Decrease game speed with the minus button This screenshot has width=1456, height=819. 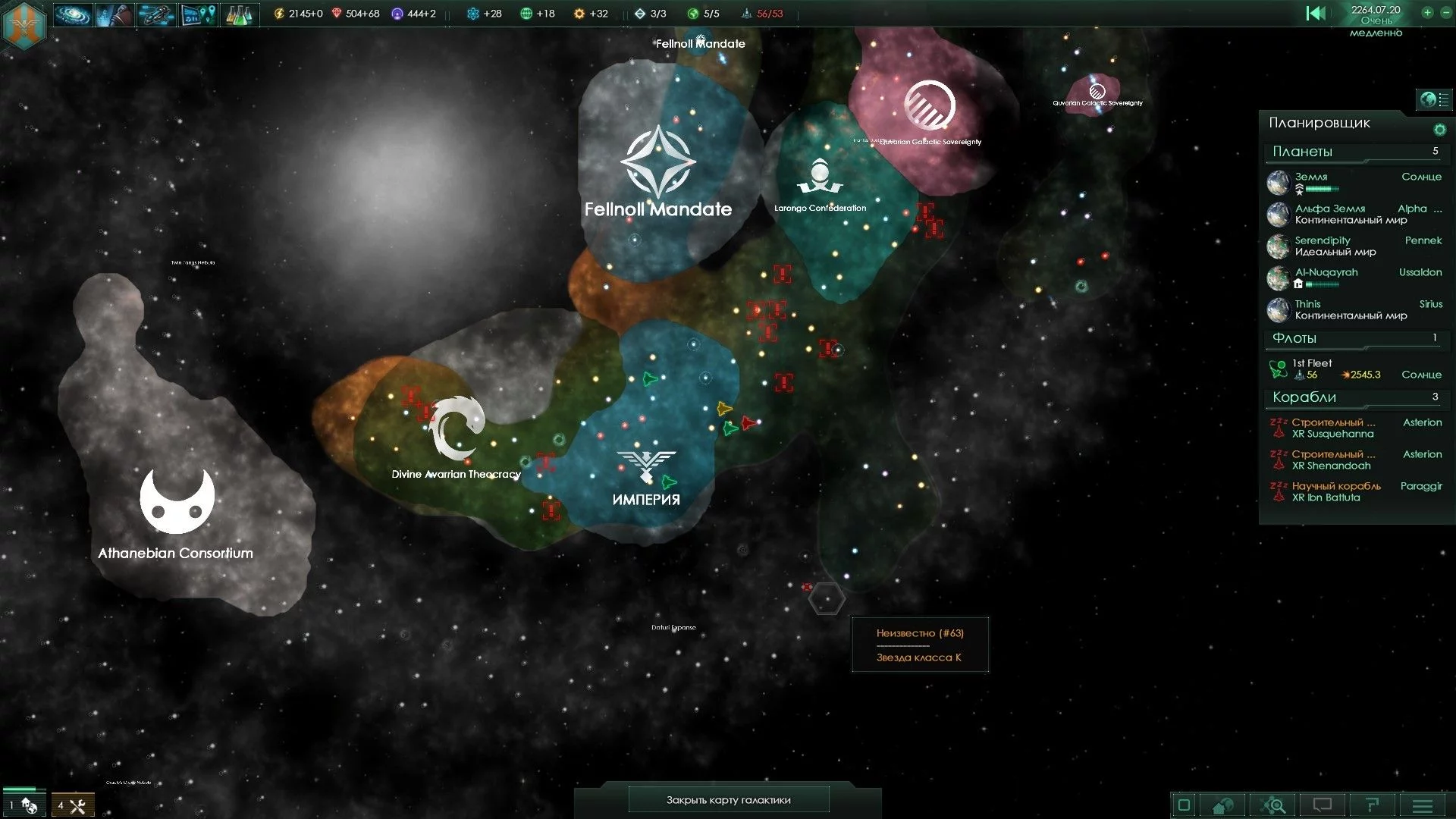1445,13
